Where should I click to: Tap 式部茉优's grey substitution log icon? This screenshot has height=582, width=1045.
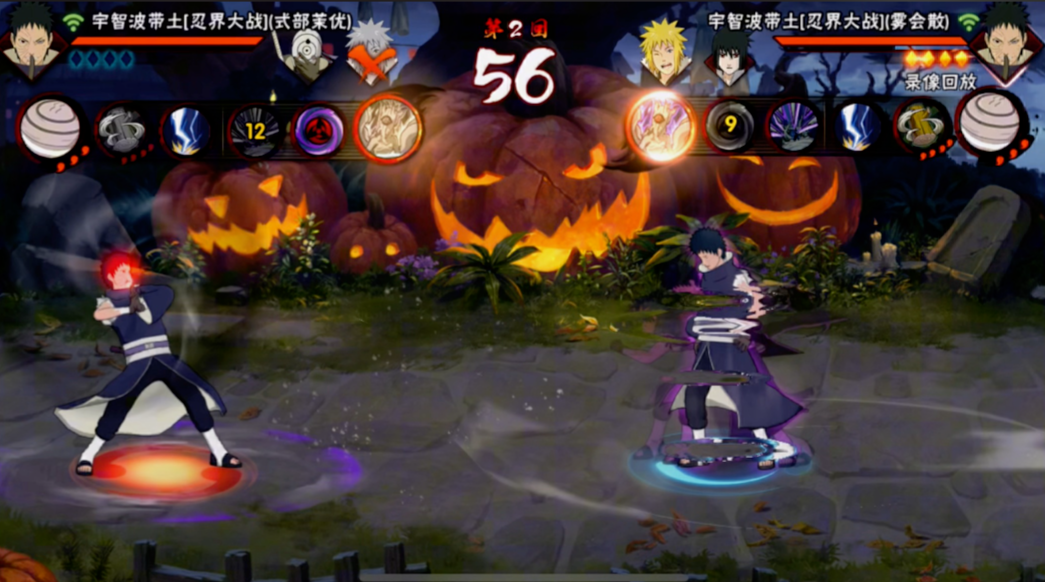coord(122,131)
